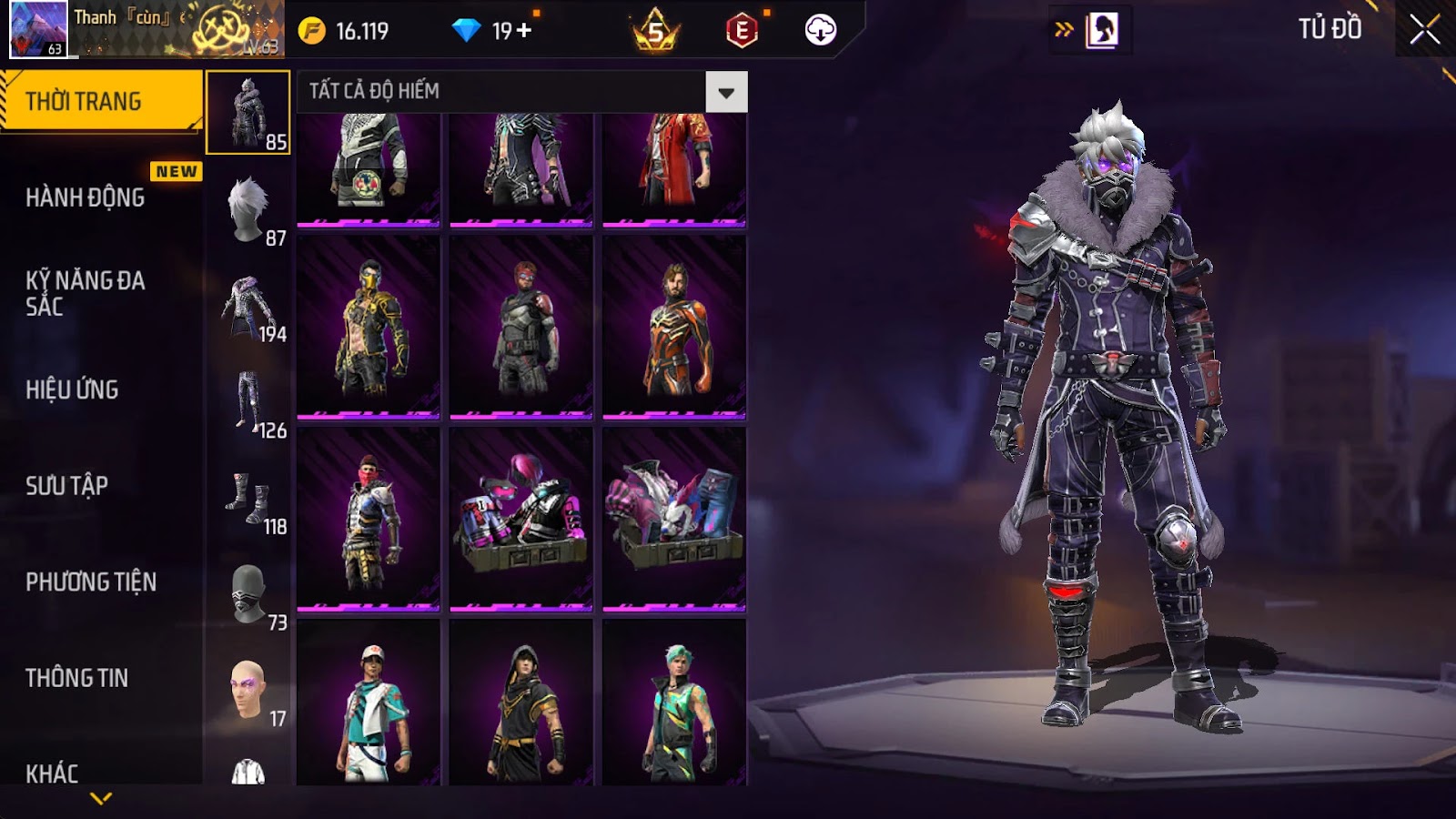Pick the yellow and black masked outfit

pyautogui.click(x=369, y=327)
